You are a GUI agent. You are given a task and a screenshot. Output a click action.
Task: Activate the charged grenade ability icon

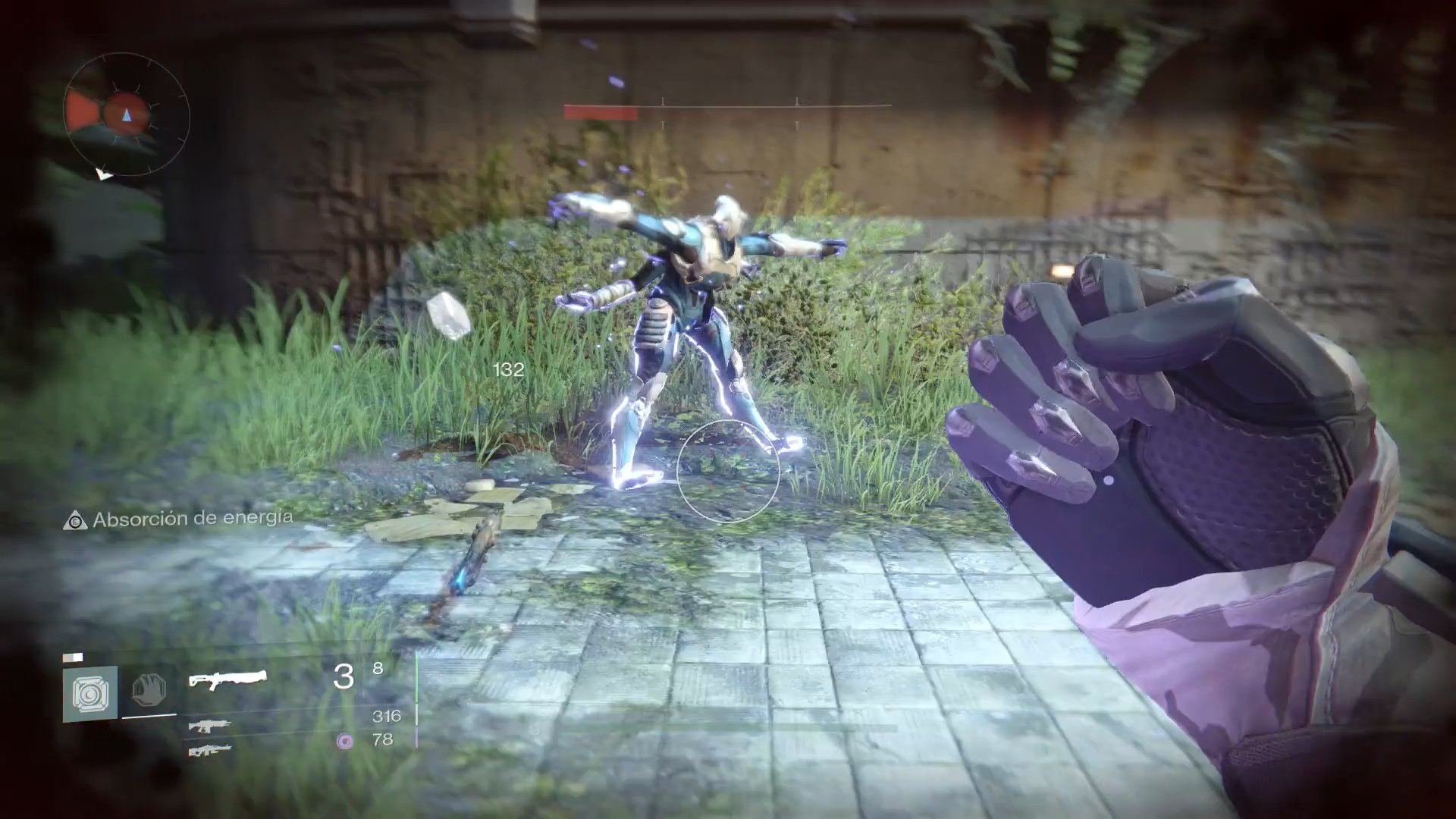(90, 693)
